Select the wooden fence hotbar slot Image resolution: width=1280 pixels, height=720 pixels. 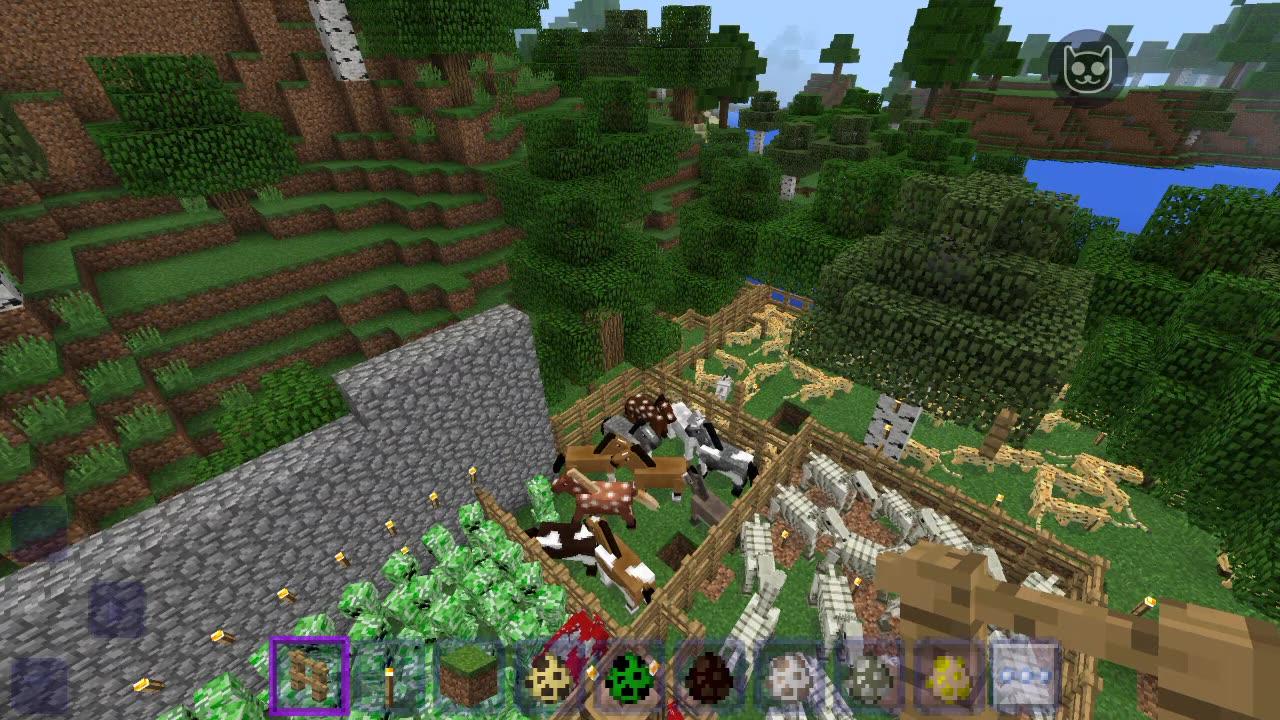click(x=309, y=677)
